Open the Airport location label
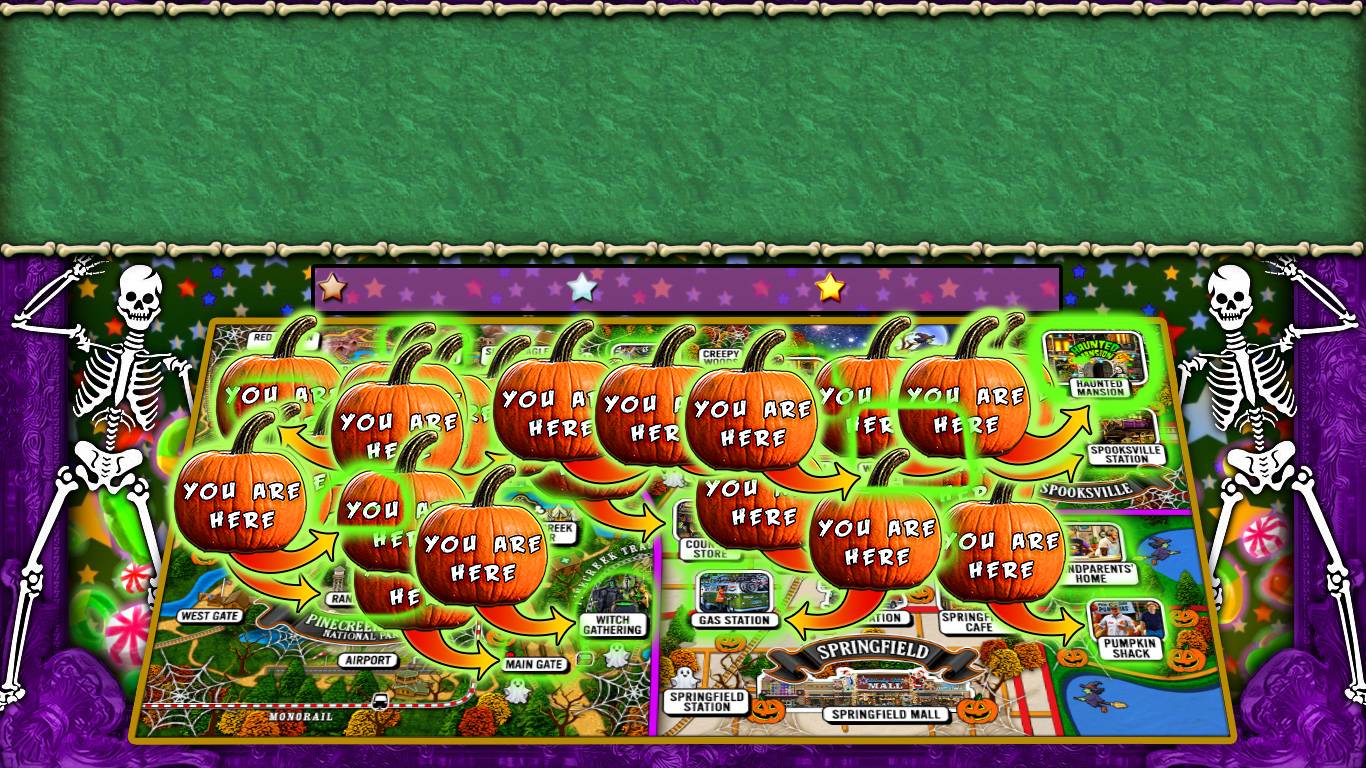 point(367,660)
